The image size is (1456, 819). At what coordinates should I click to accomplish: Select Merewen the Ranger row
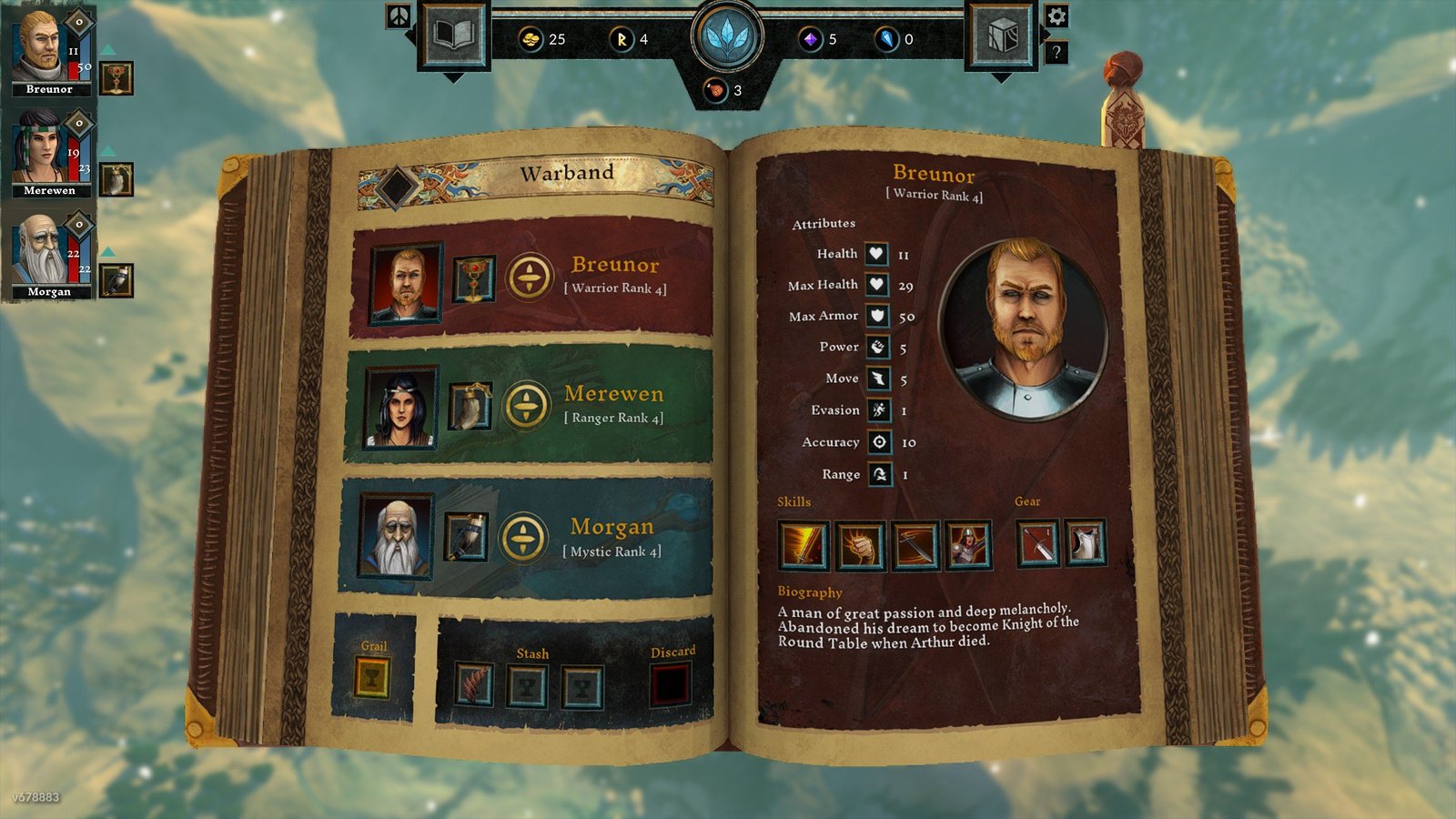click(612, 404)
